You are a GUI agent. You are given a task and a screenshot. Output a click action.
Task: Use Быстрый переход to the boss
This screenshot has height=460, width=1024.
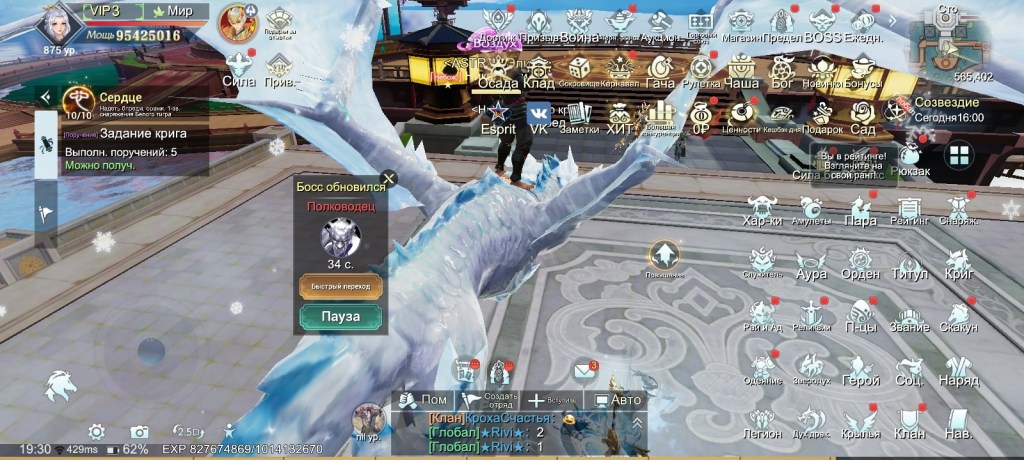[340, 286]
